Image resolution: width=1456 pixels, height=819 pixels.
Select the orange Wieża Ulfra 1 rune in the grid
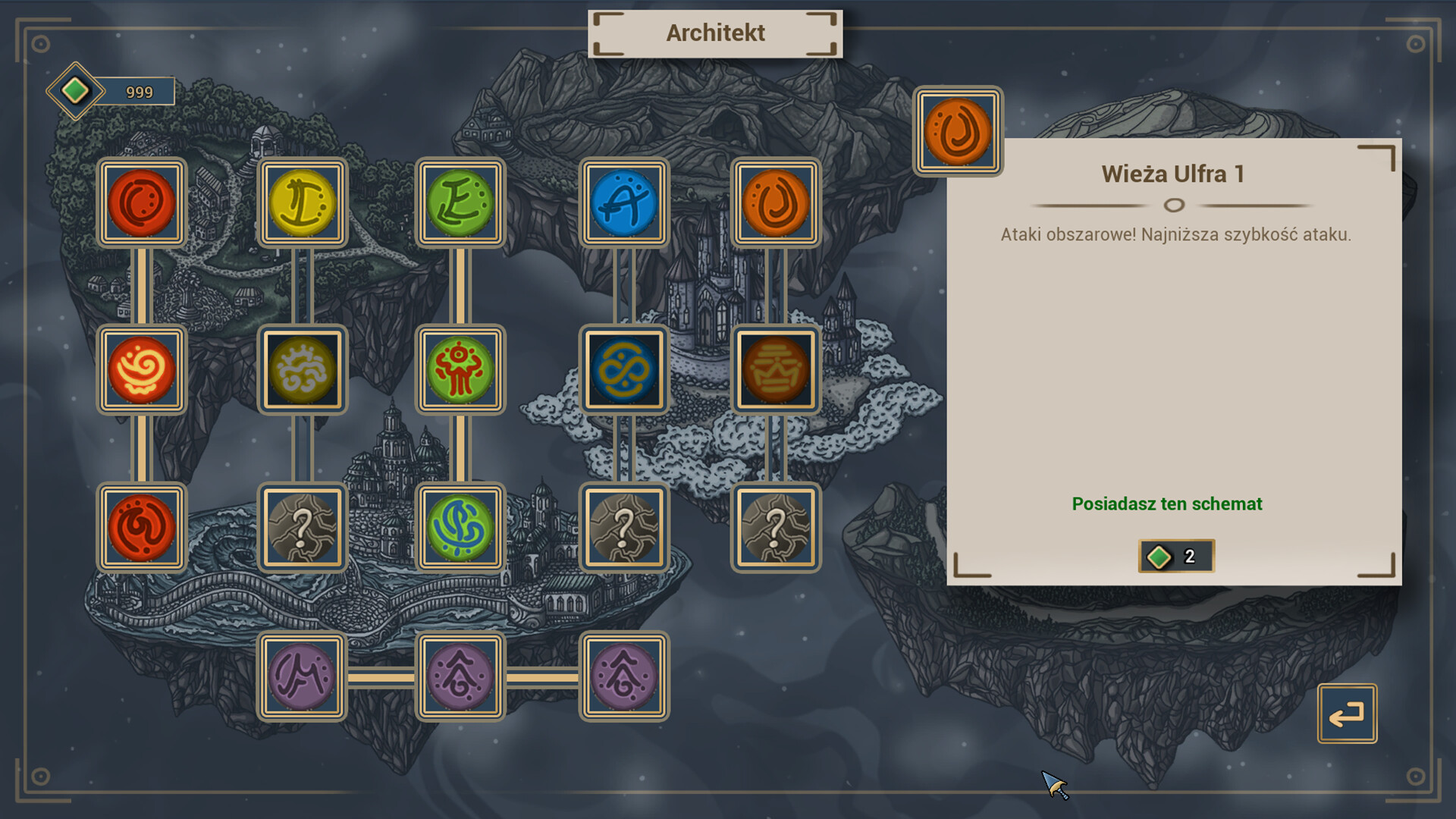coord(775,203)
